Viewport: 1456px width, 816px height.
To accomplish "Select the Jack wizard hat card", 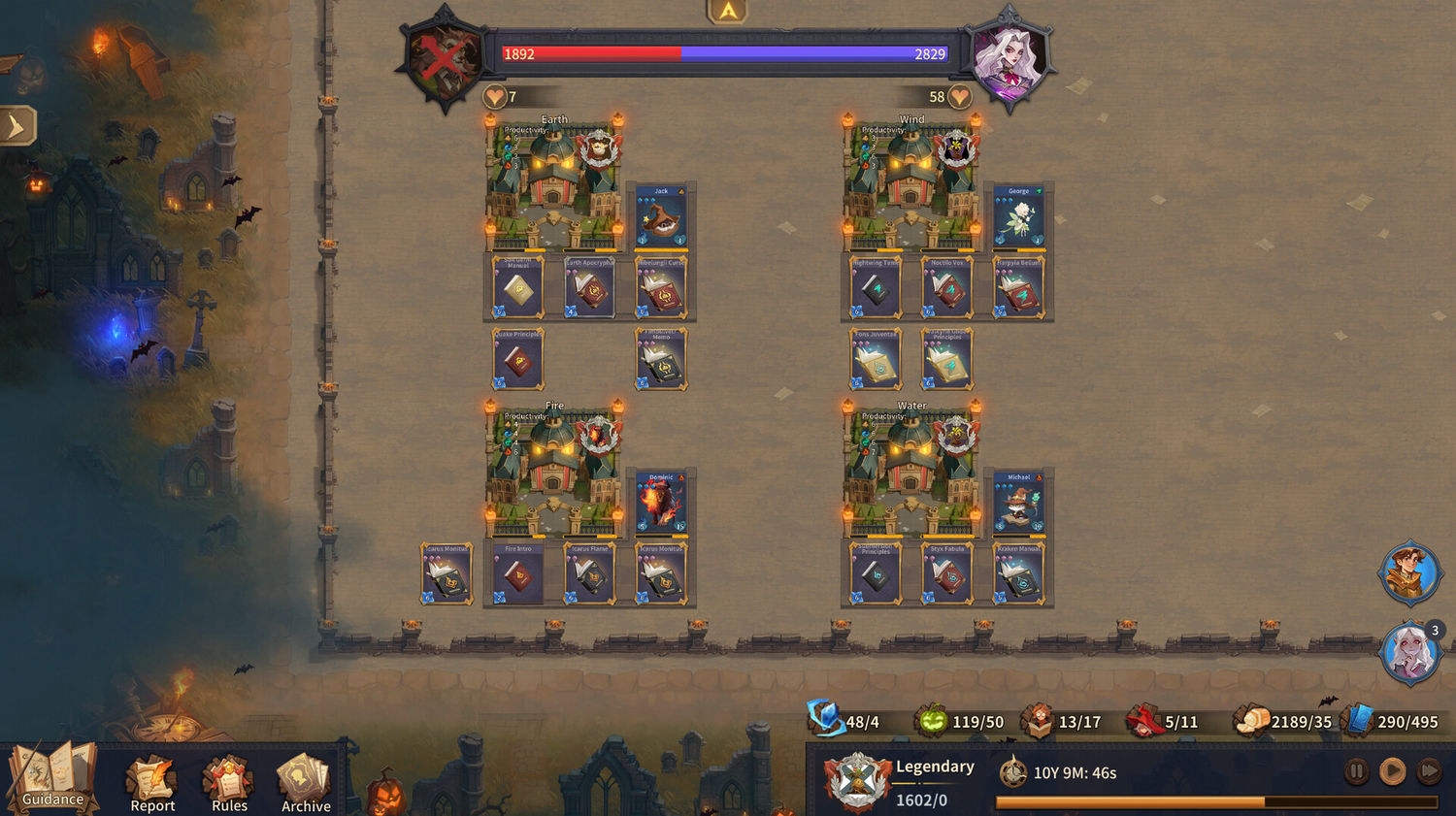I will (x=661, y=216).
